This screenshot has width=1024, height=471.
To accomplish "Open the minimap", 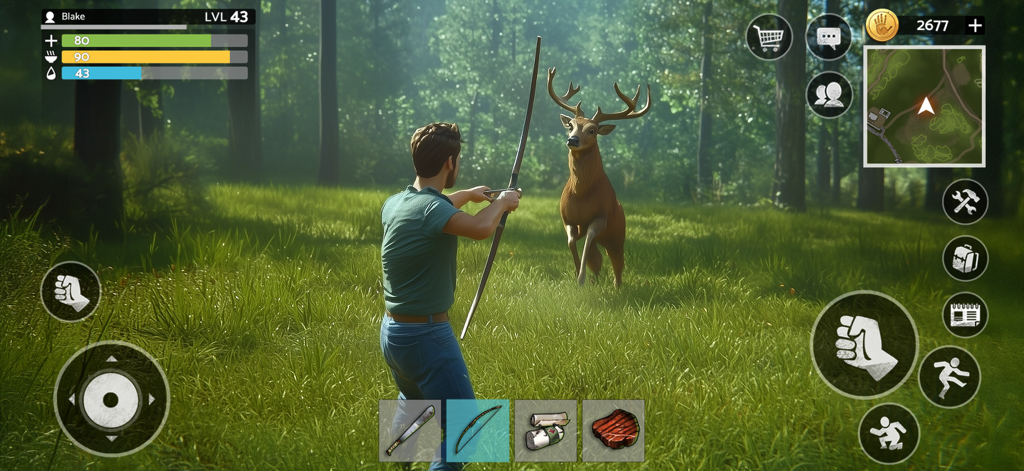I will pos(924,105).
